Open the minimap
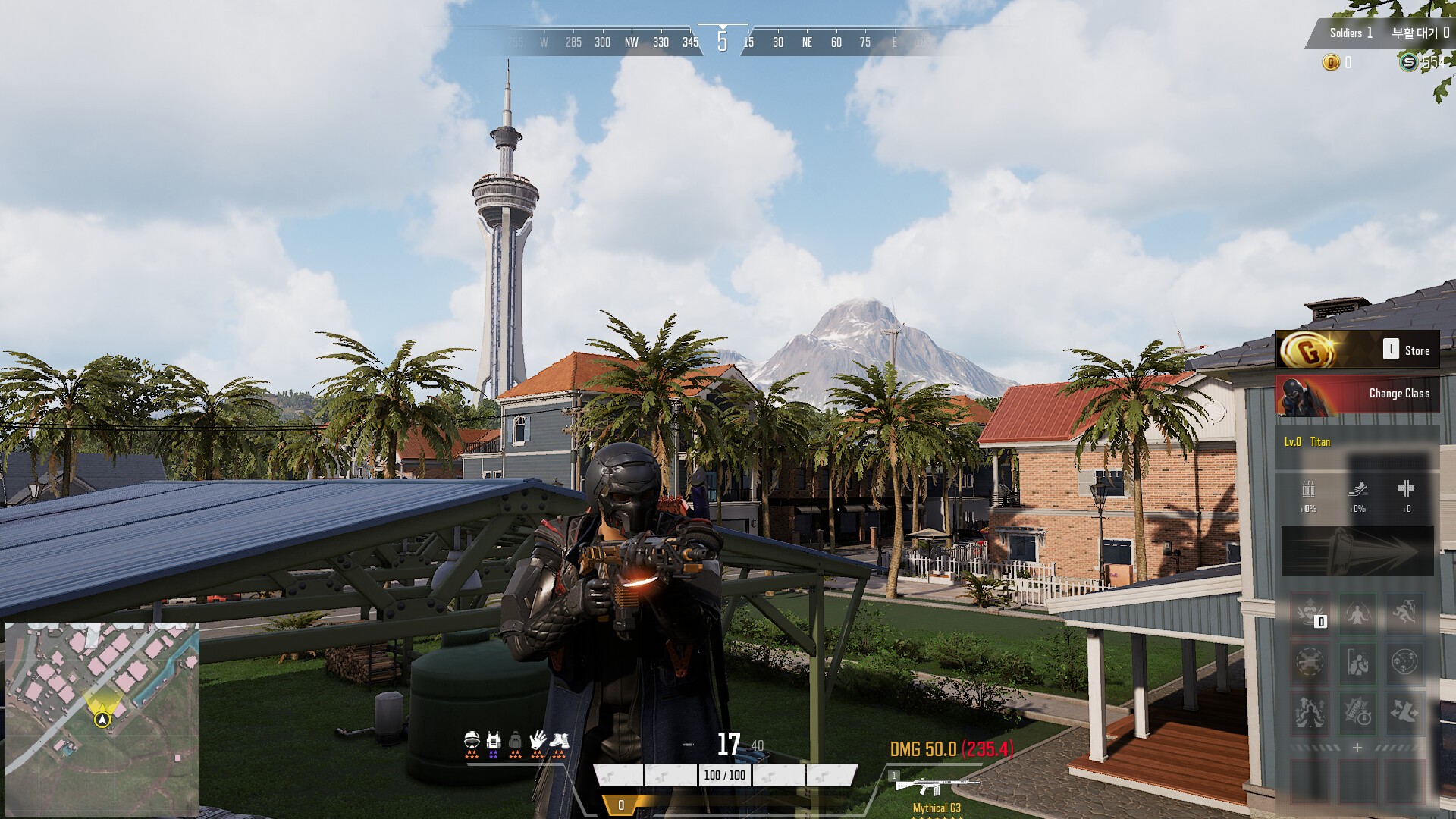This screenshot has height=819, width=1456. 102,720
